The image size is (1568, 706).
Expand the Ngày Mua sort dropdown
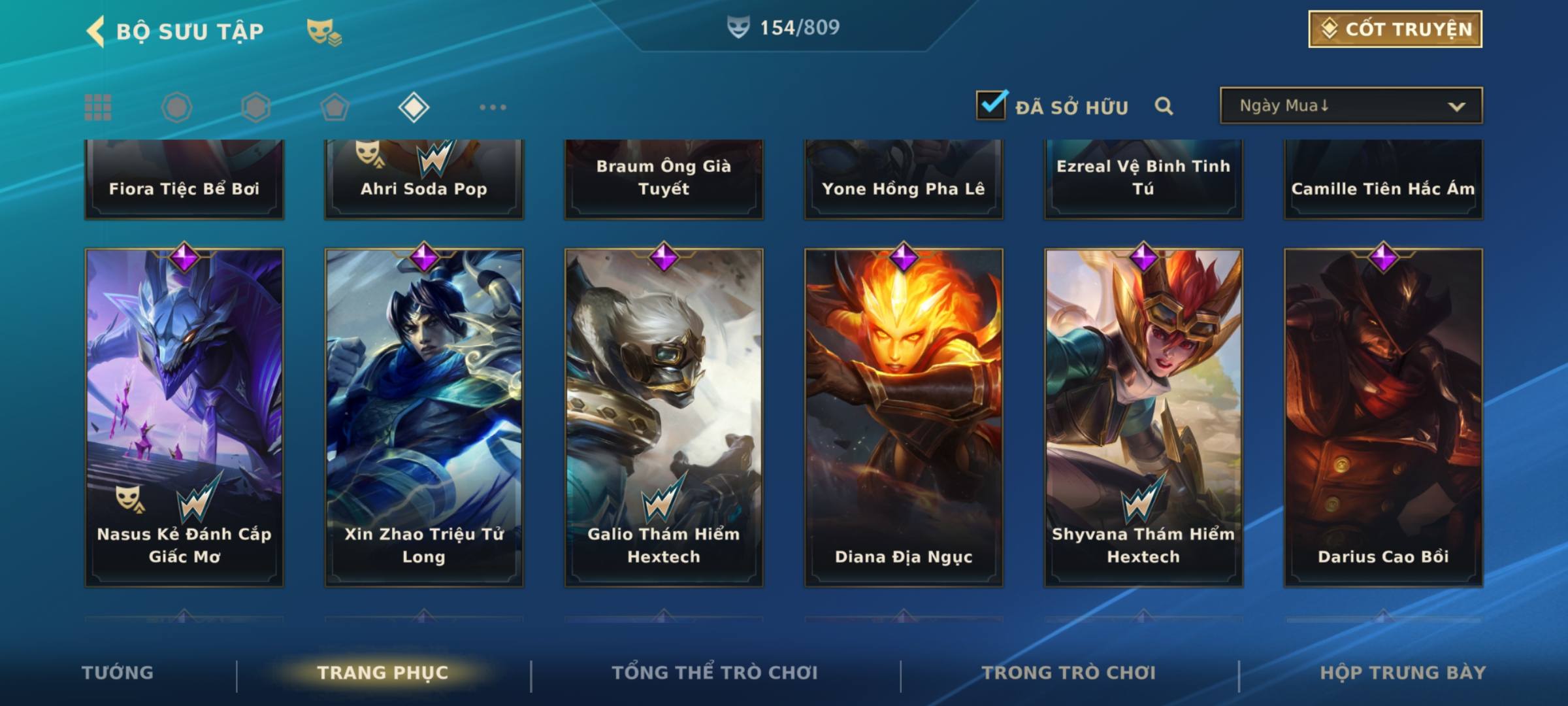click(1350, 106)
